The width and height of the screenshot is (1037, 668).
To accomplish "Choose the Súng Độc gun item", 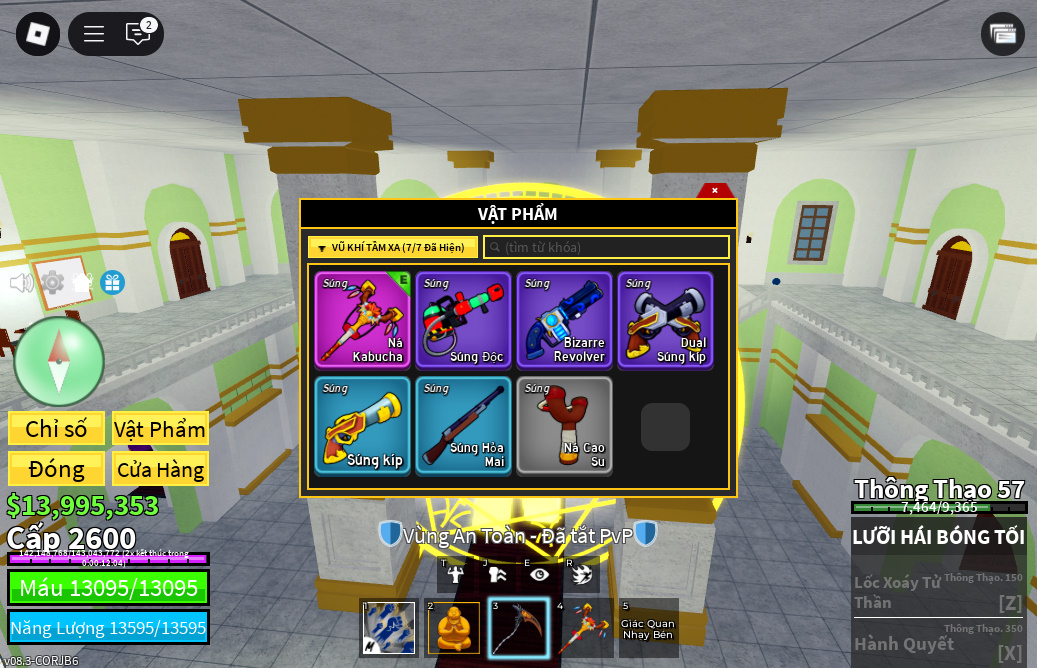I will point(463,320).
